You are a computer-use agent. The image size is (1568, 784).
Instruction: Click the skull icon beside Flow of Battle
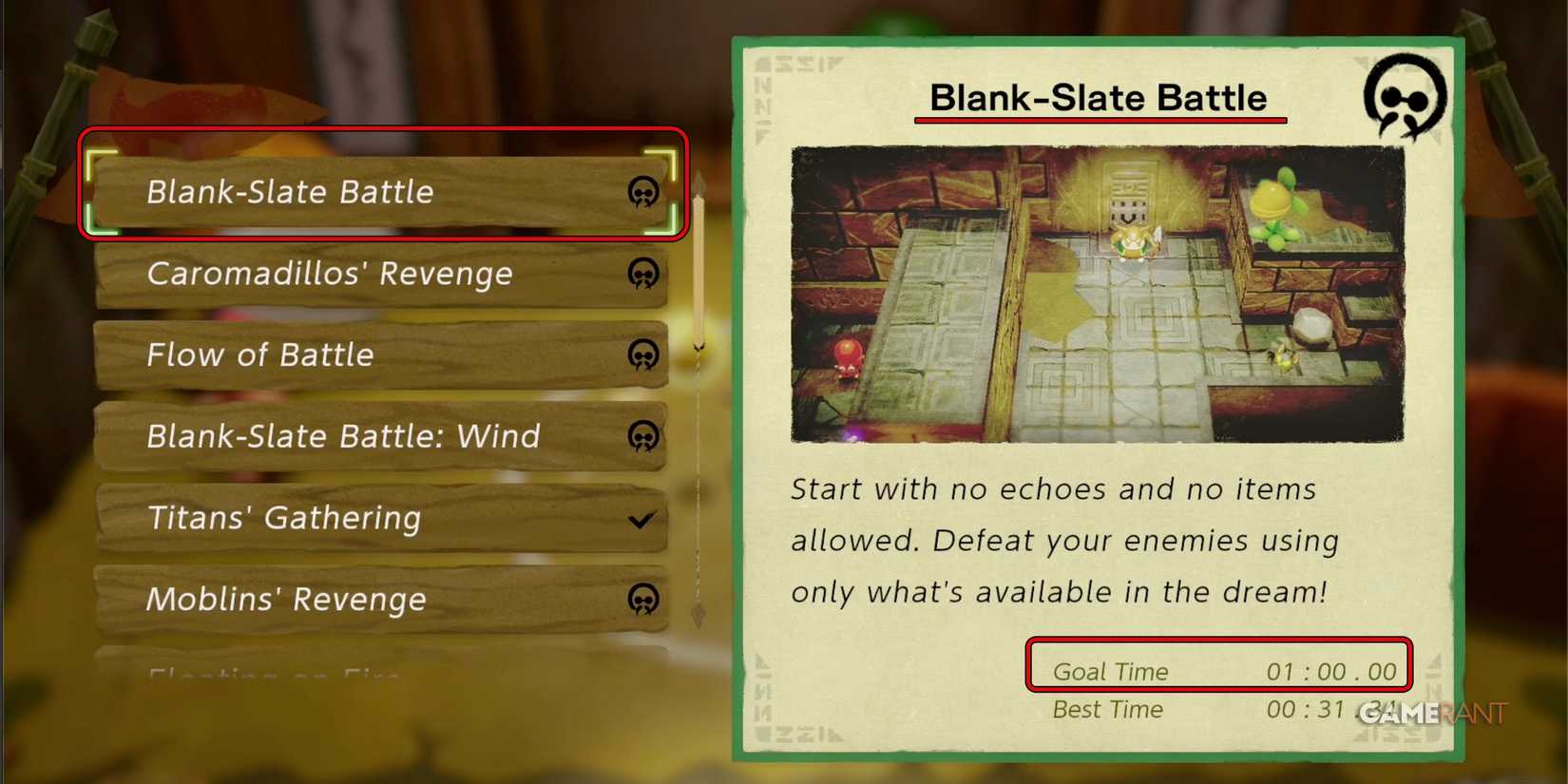click(x=643, y=355)
